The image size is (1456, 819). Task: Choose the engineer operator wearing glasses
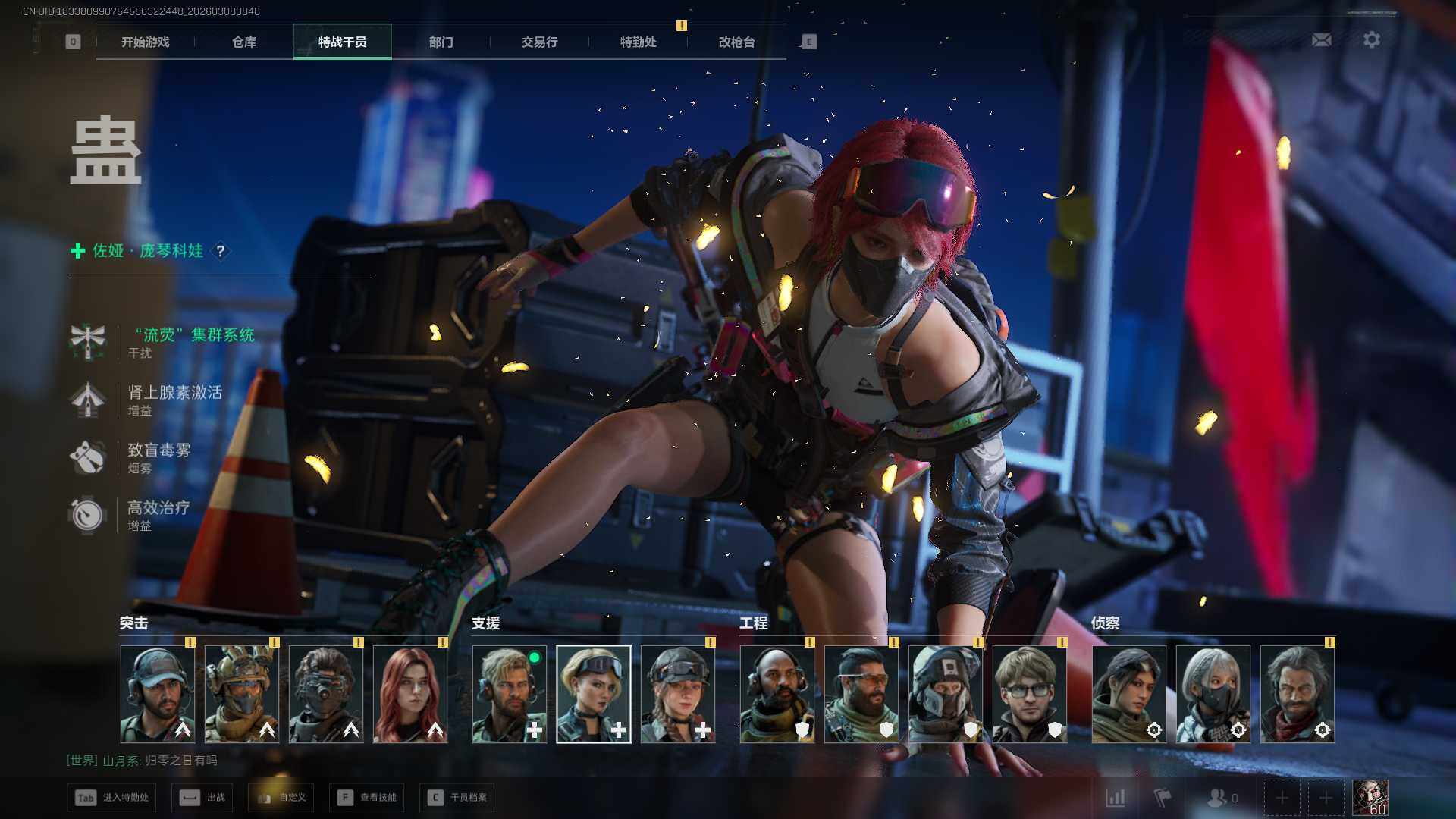(x=1030, y=694)
